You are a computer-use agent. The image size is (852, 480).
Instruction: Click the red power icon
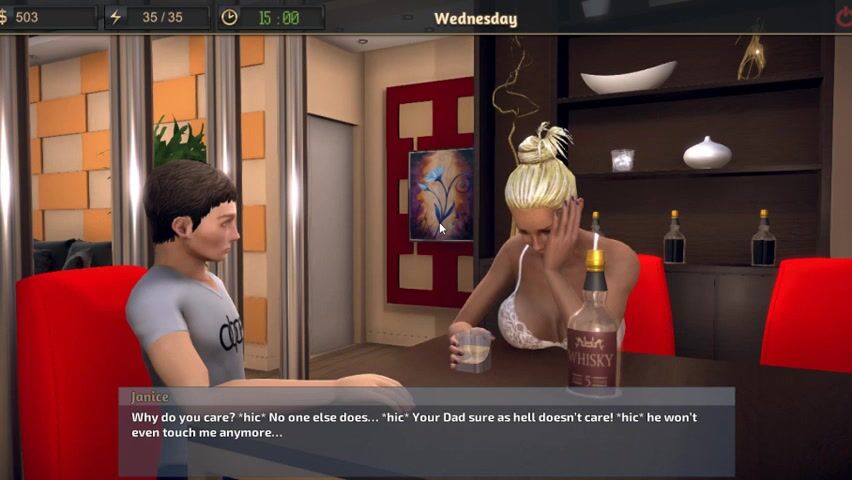(842, 17)
